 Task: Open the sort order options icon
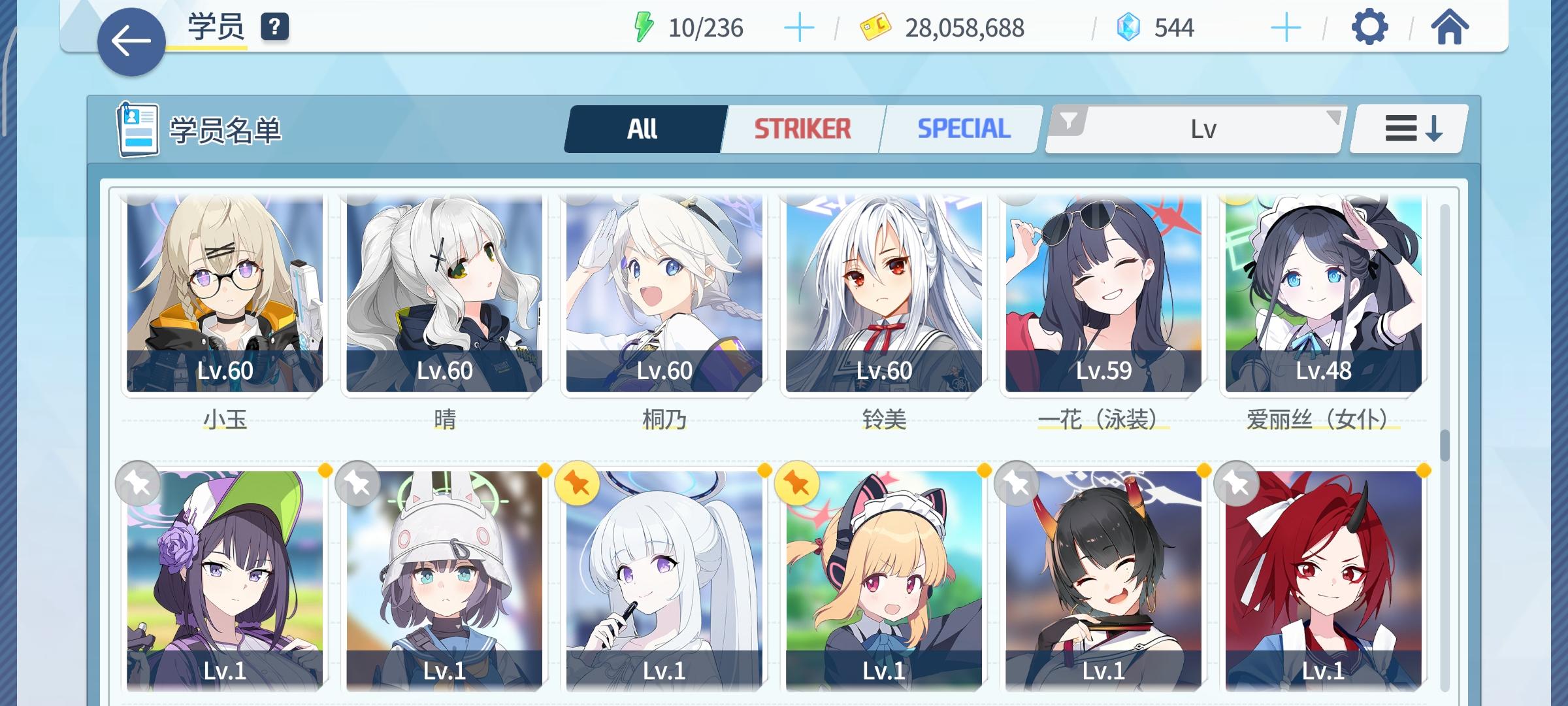[1409, 128]
